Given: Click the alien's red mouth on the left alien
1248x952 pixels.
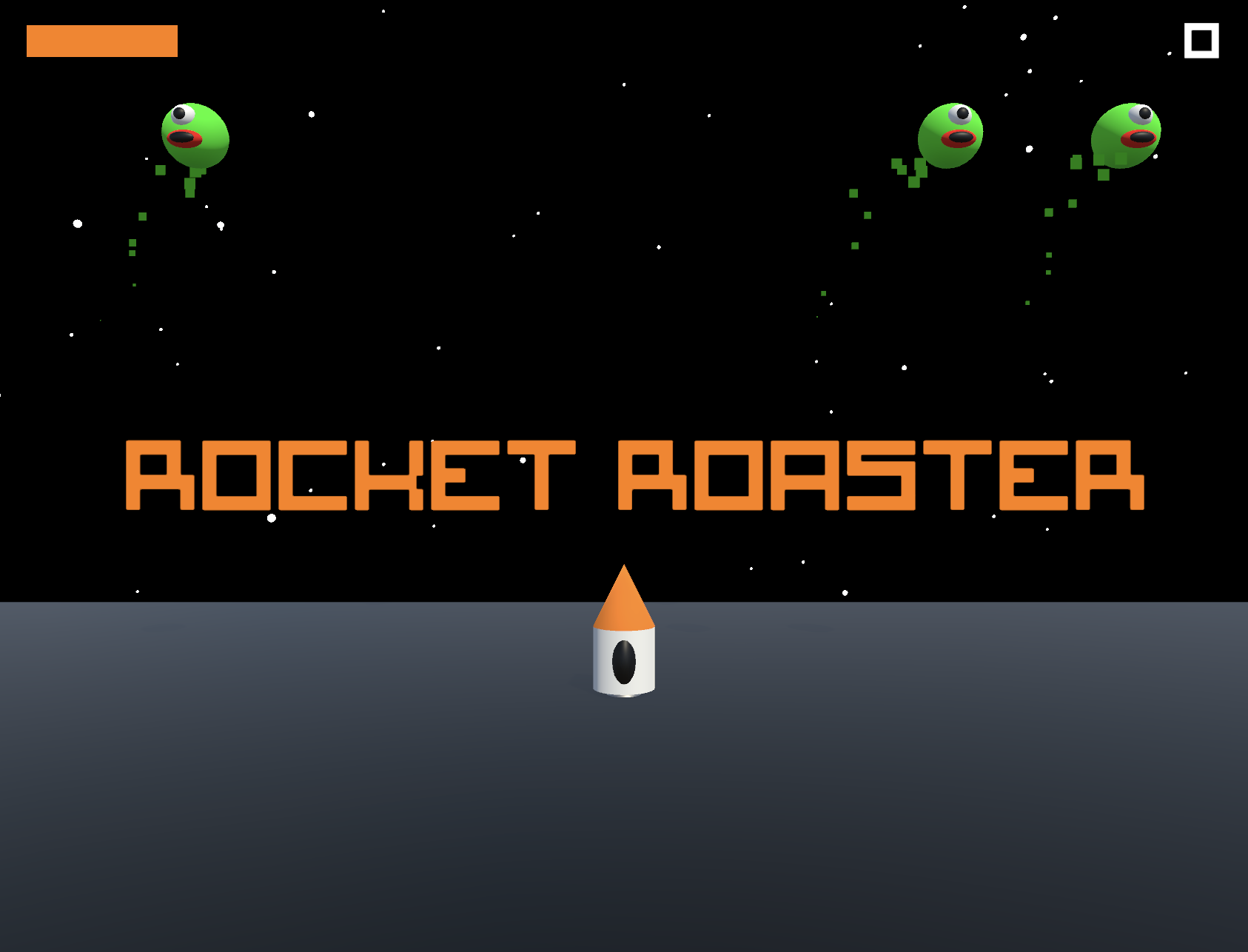Looking at the screenshot, I should click(185, 139).
